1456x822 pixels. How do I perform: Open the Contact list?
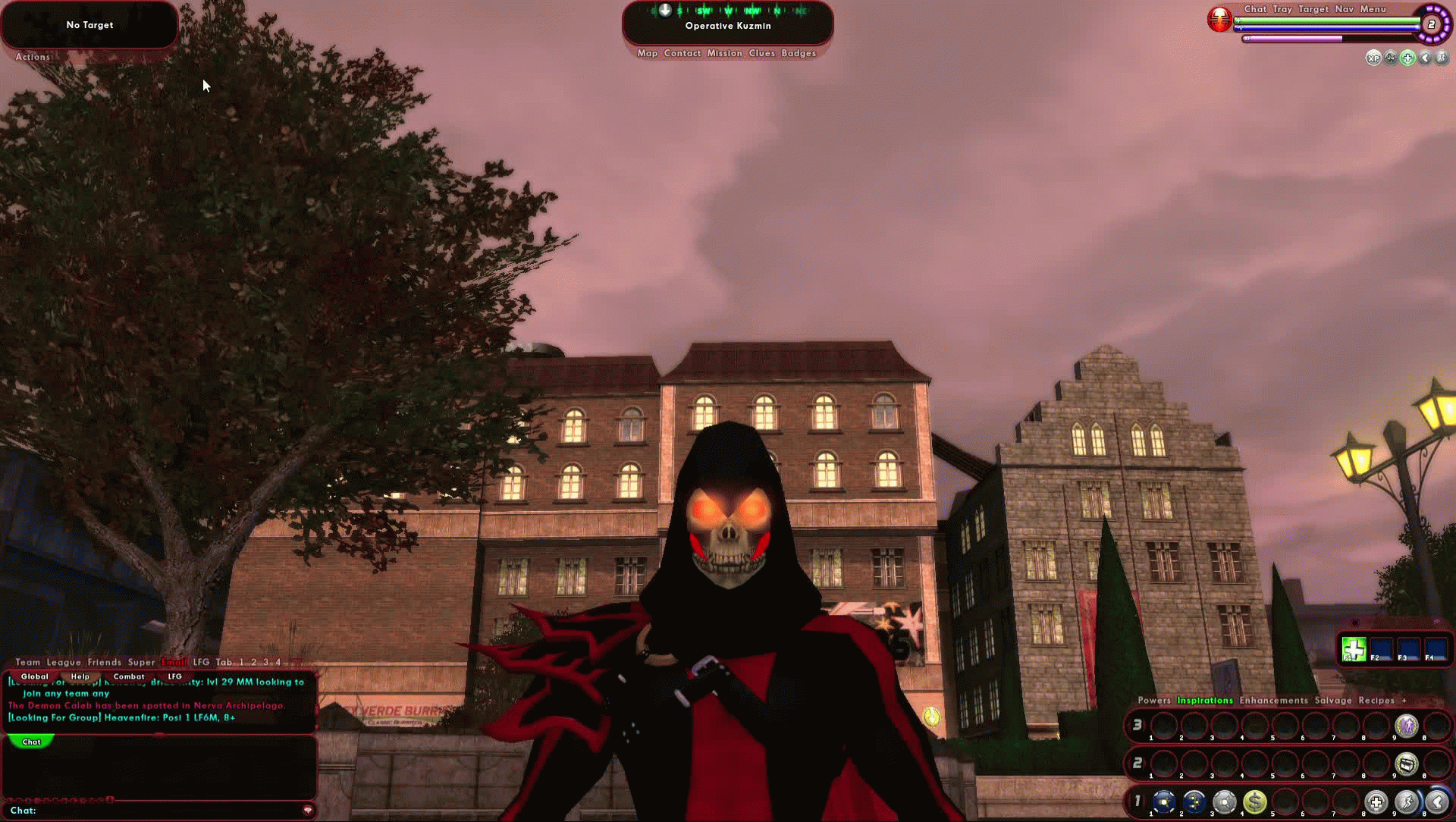coord(682,53)
